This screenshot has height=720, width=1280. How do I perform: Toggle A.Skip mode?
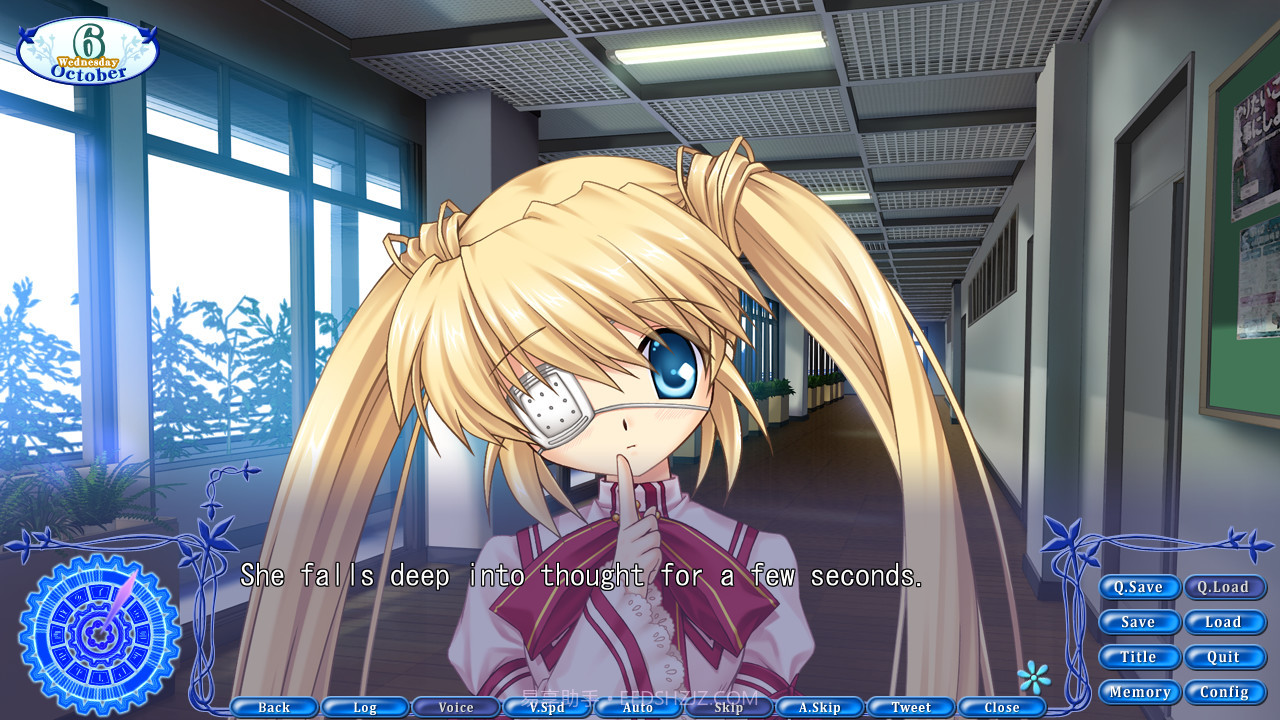[x=820, y=707]
